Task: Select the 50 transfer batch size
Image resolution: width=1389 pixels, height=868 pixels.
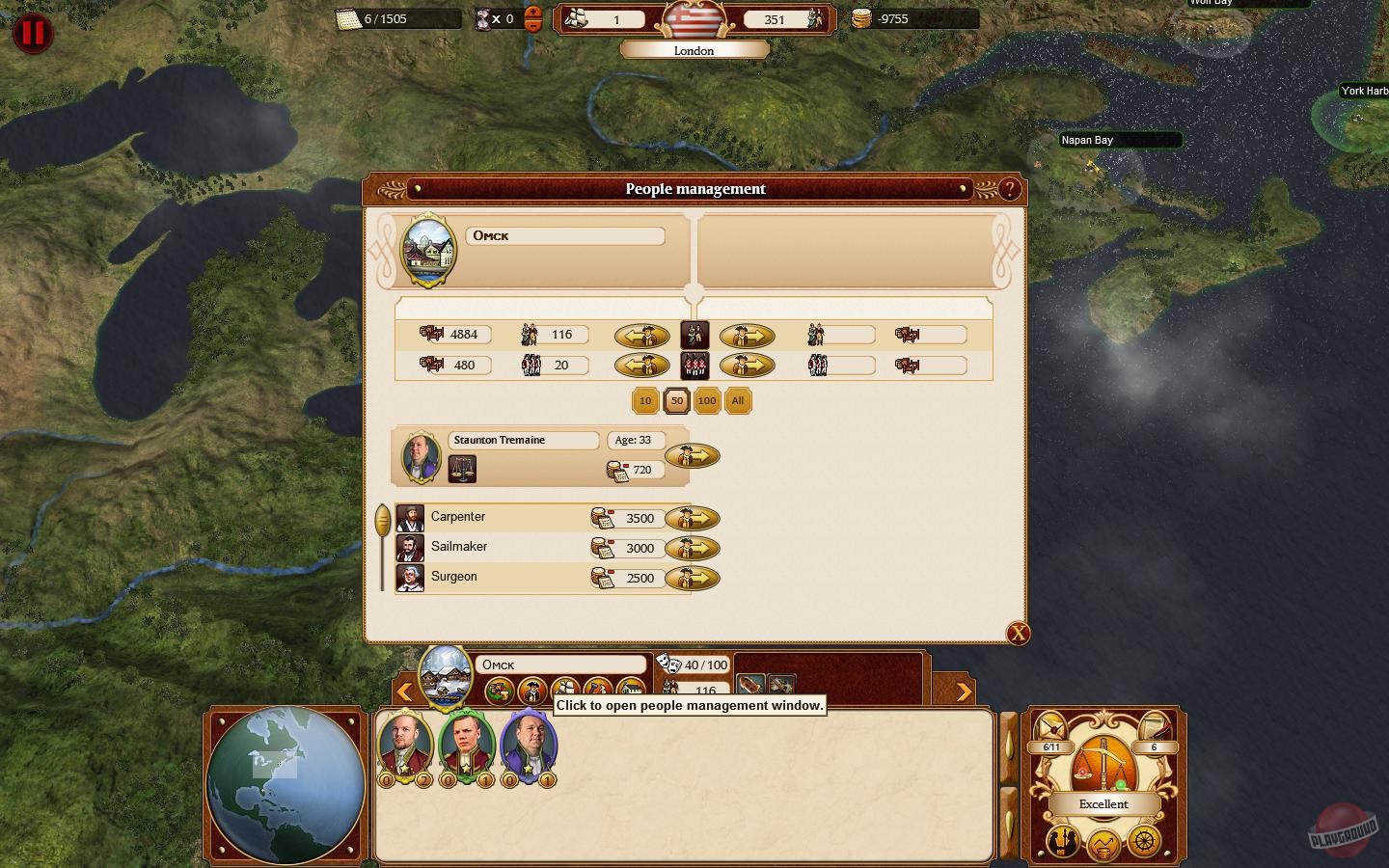Action: (x=676, y=401)
